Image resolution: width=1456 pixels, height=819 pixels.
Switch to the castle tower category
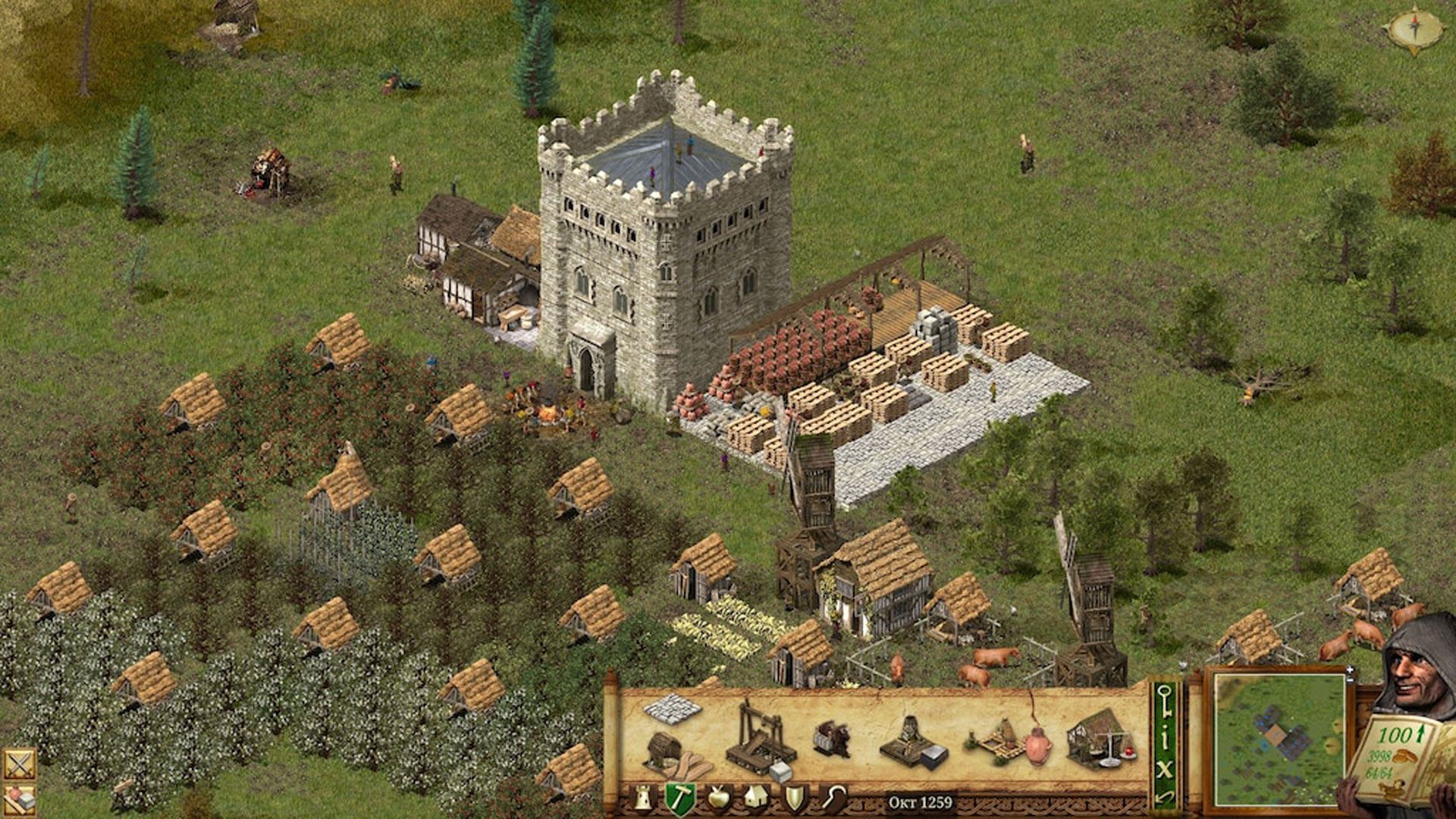tap(643, 798)
